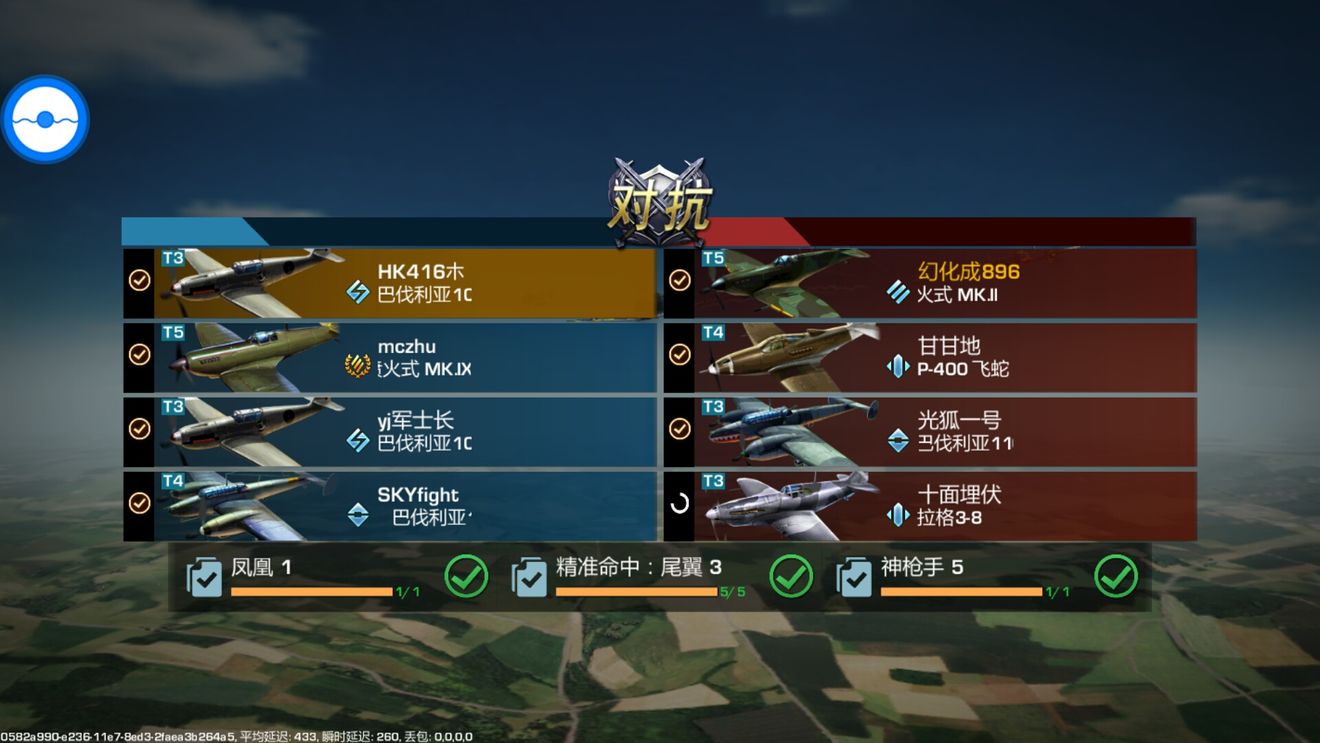Click the quest card icon for 神枪手
This screenshot has width=1320, height=743.
tap(854, 578)
